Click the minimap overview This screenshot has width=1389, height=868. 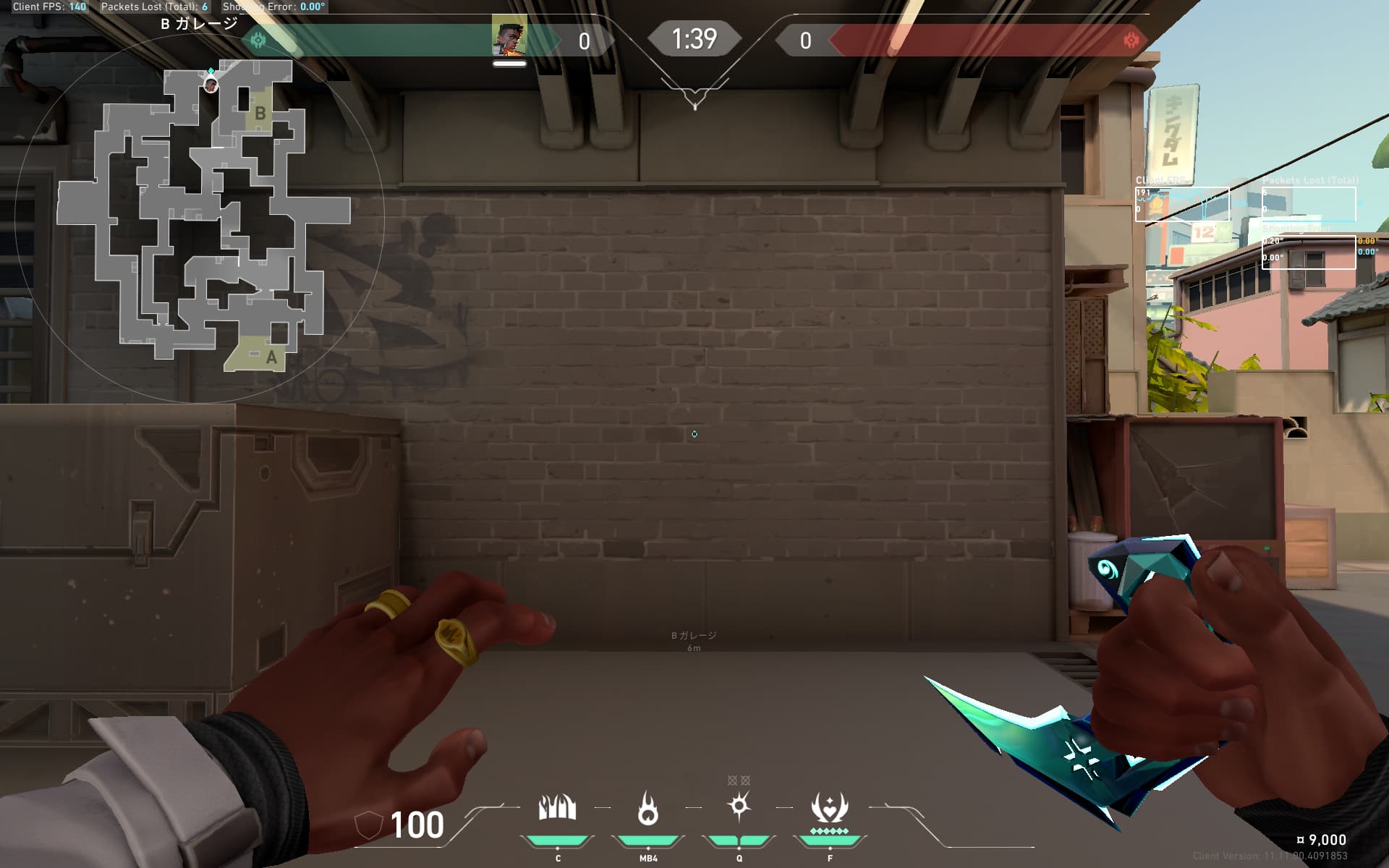pyautogui.click(x=199, y=217)
